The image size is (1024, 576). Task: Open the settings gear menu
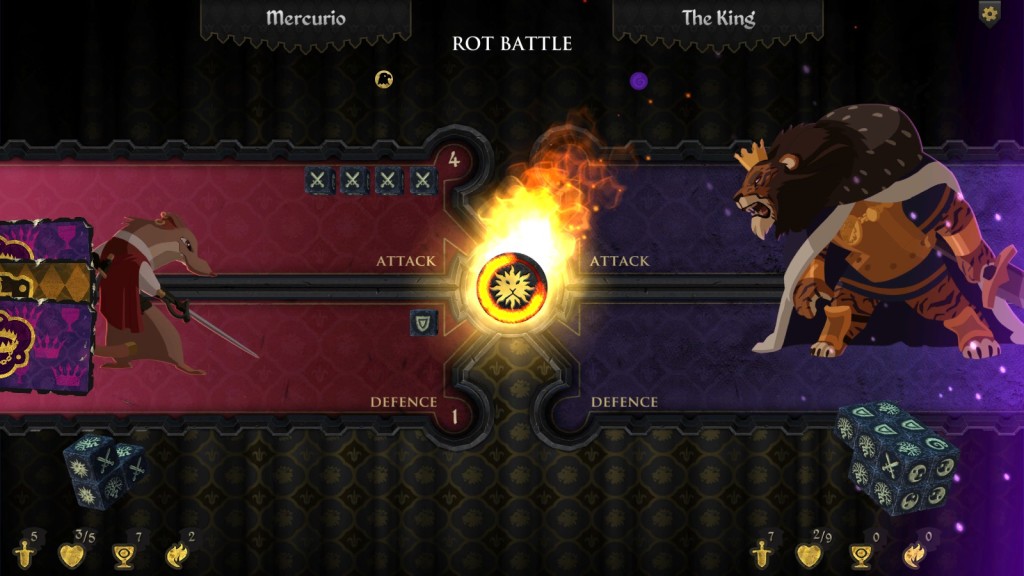pyautogui.click(x=989, y=14)
